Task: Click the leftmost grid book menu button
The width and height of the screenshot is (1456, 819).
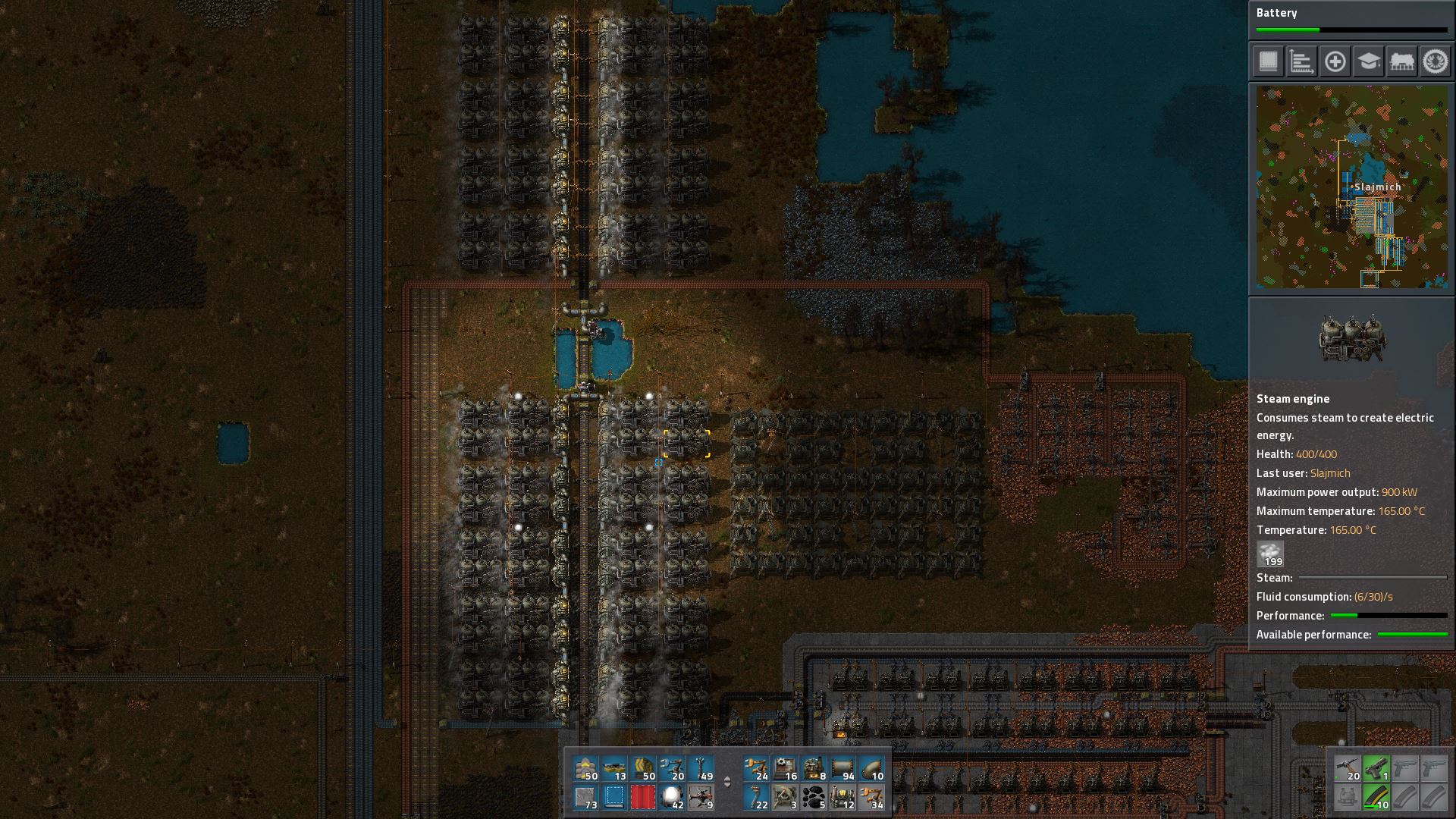Action: (1268, 61)
